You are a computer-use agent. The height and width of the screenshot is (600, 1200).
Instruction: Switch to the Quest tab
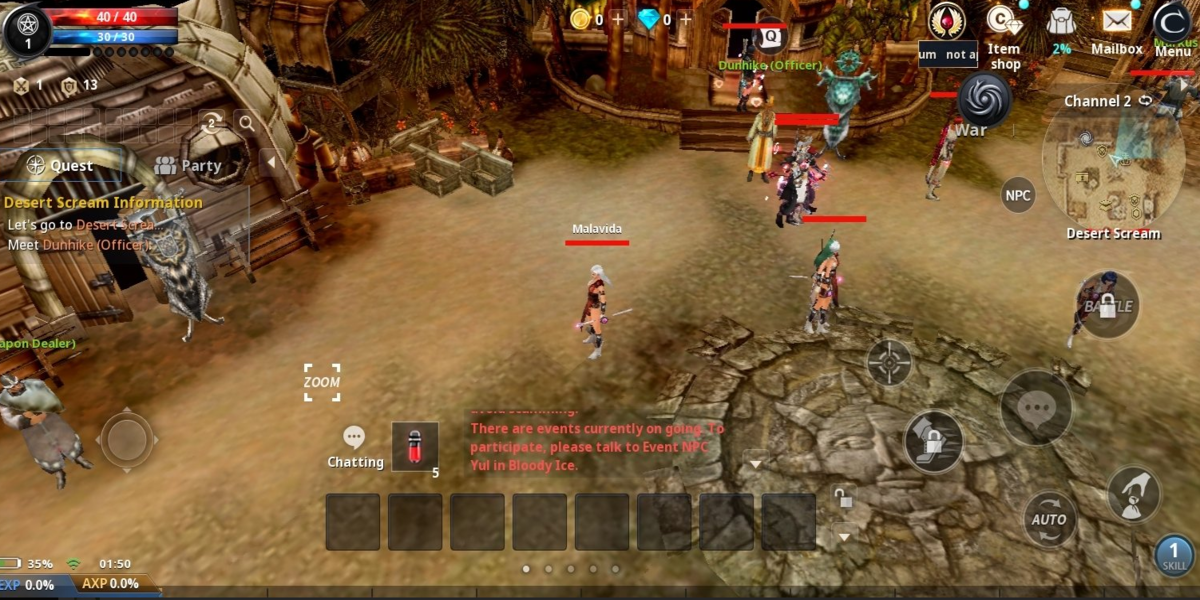[x=60, y=165]
